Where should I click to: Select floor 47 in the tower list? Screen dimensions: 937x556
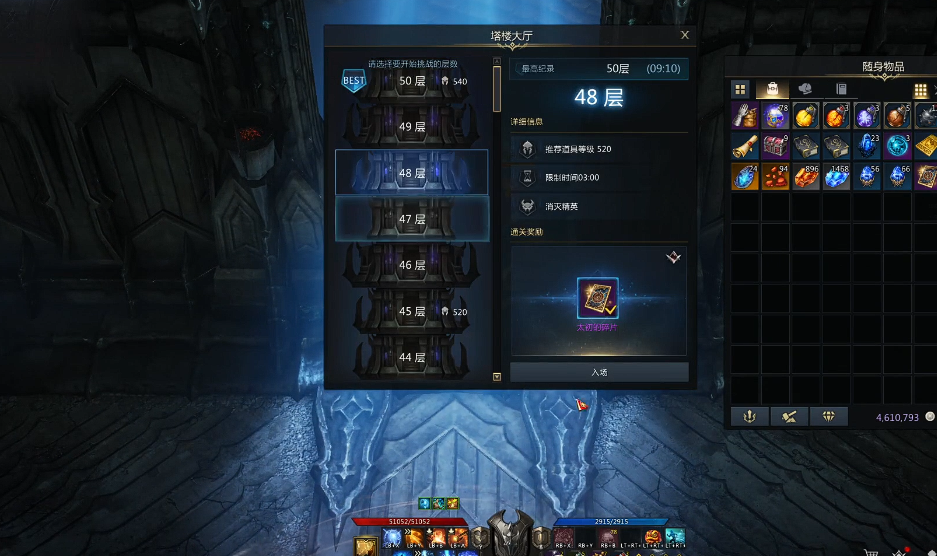tap(412, 218)
